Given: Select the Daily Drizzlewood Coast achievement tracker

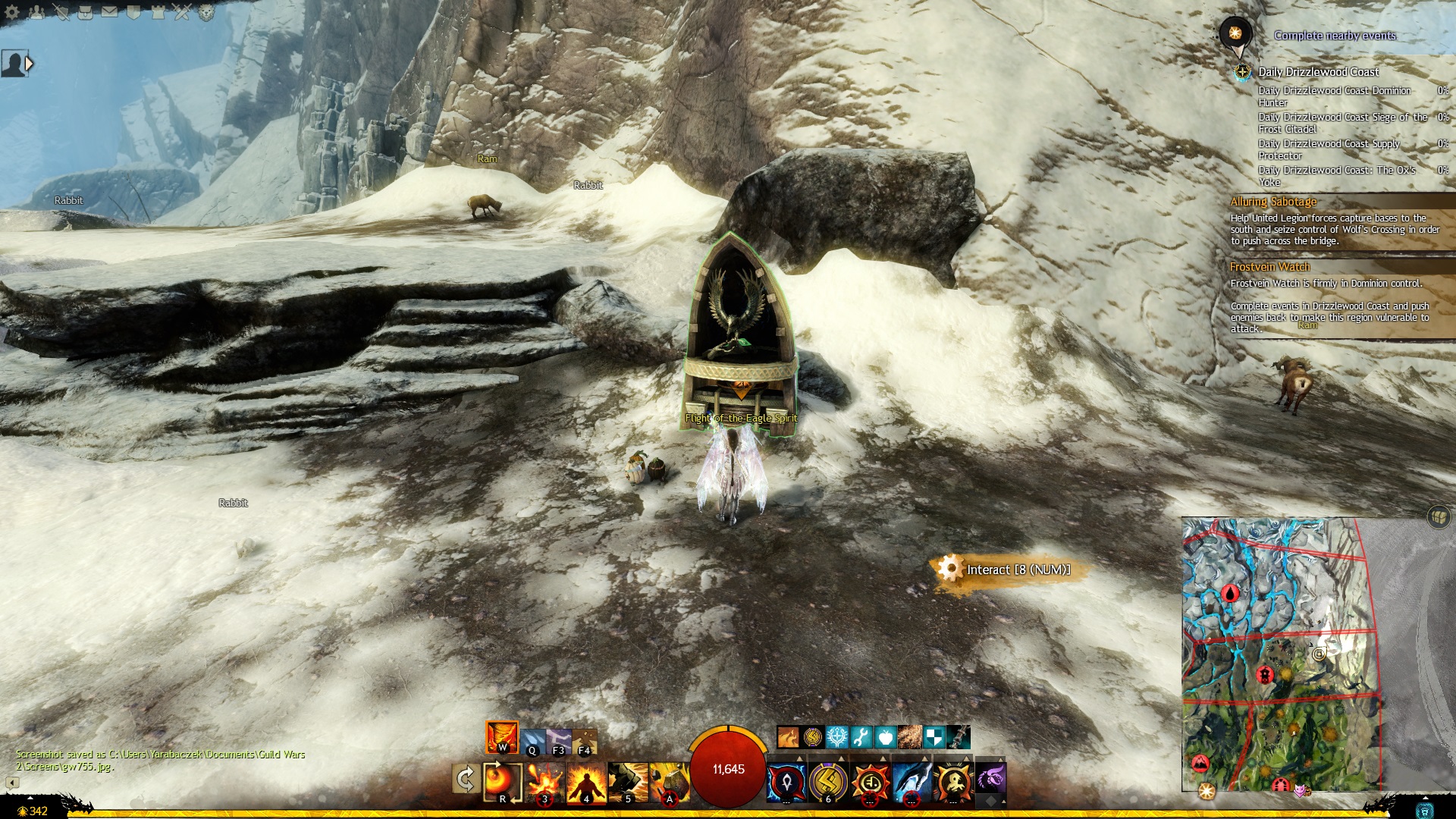Looking at the screenshot, I should tap(1318, 72).
